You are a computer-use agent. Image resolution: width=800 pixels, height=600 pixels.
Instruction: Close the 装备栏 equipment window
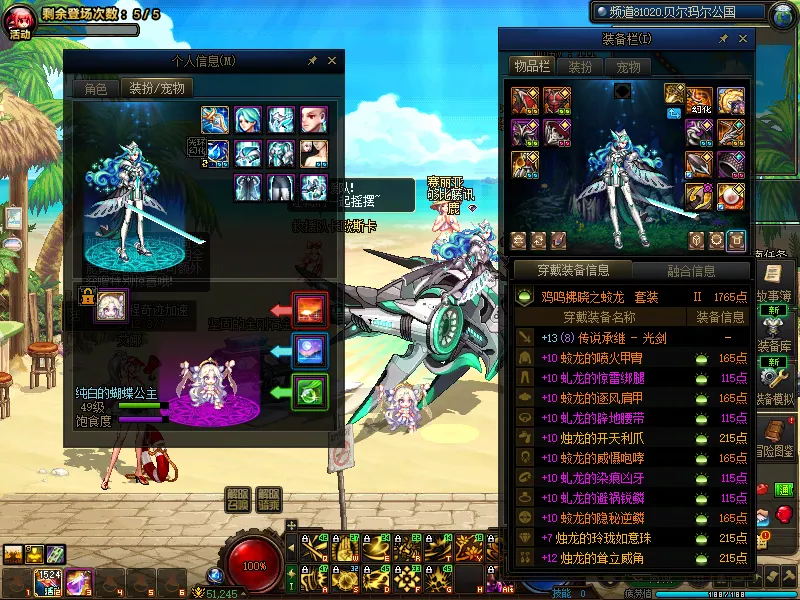(x=739, y=38)
